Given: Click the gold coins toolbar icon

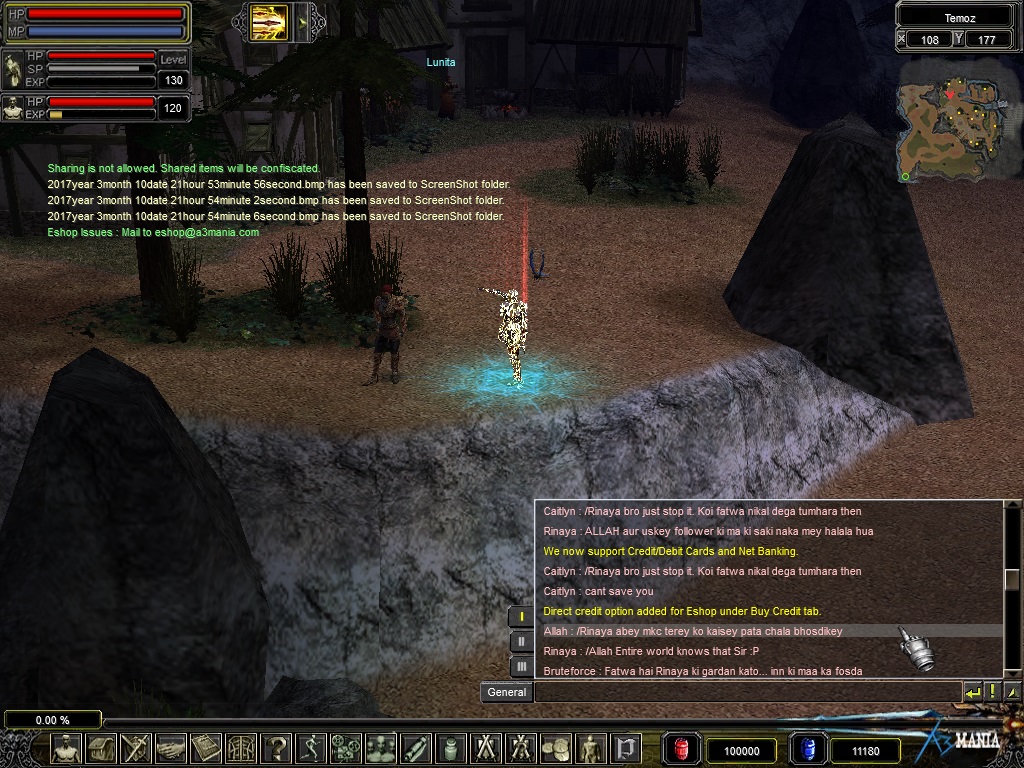Looking at the screenshot, I should coord(555,748).
